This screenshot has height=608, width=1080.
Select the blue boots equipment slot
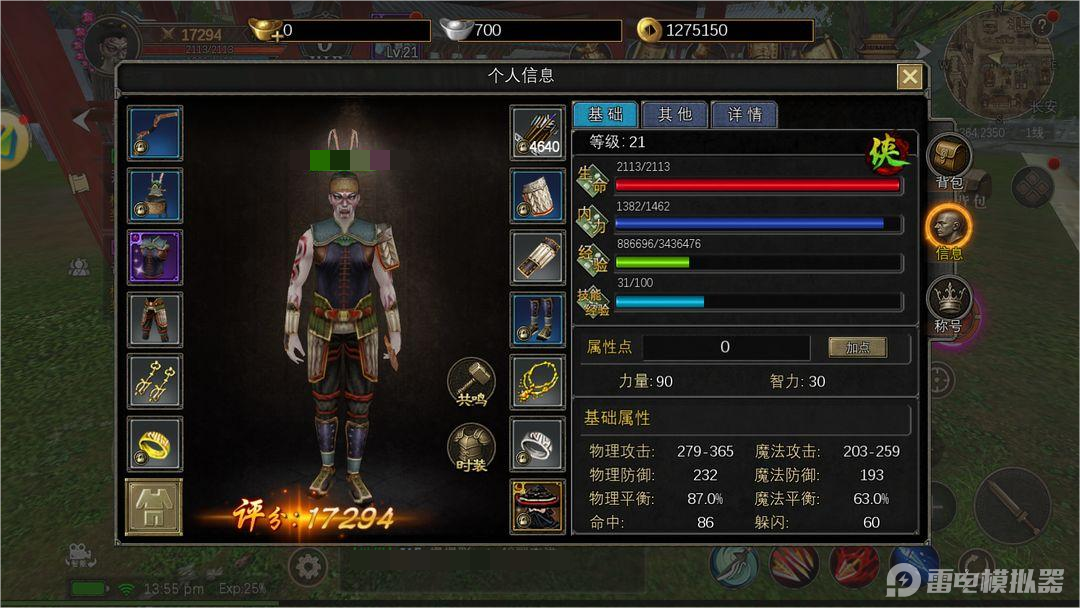click(x=538, y=320)
